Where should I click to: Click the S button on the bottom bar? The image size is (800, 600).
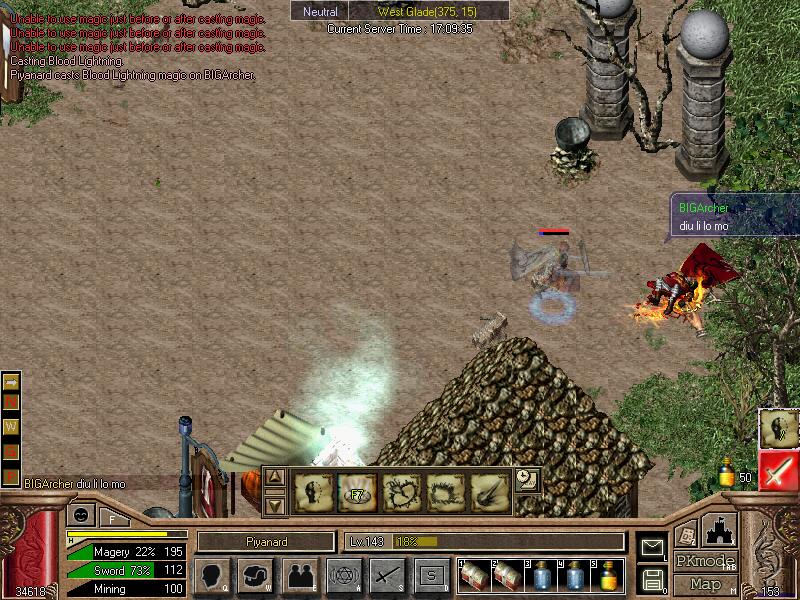[x=432, y=576]
